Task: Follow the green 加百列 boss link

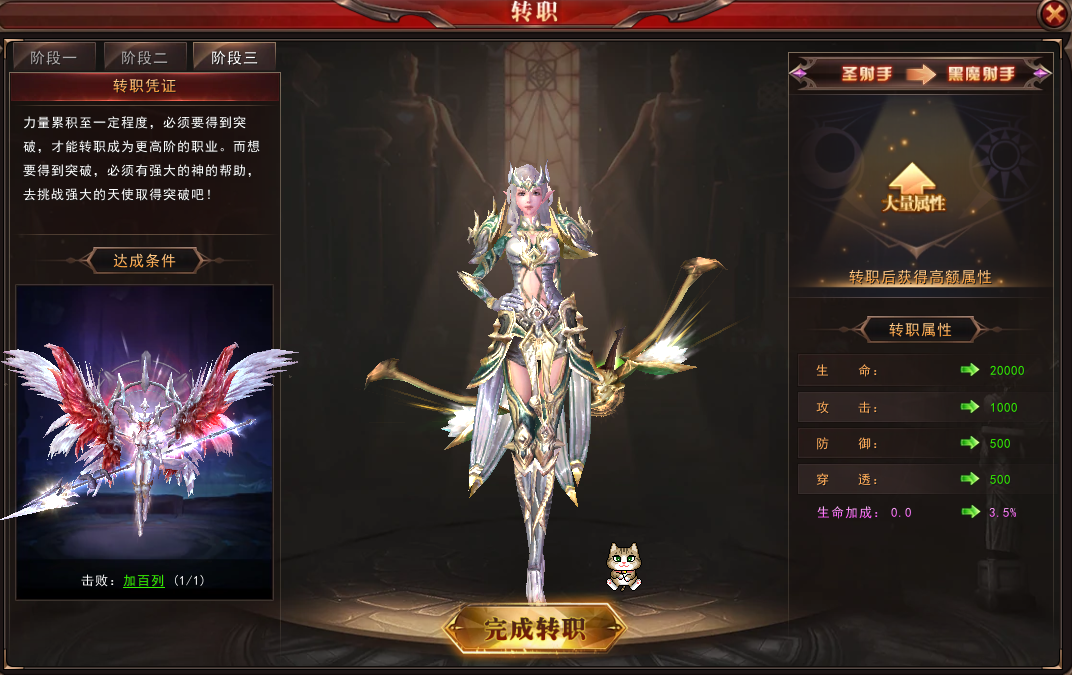Action: click(x=144, y=580)
